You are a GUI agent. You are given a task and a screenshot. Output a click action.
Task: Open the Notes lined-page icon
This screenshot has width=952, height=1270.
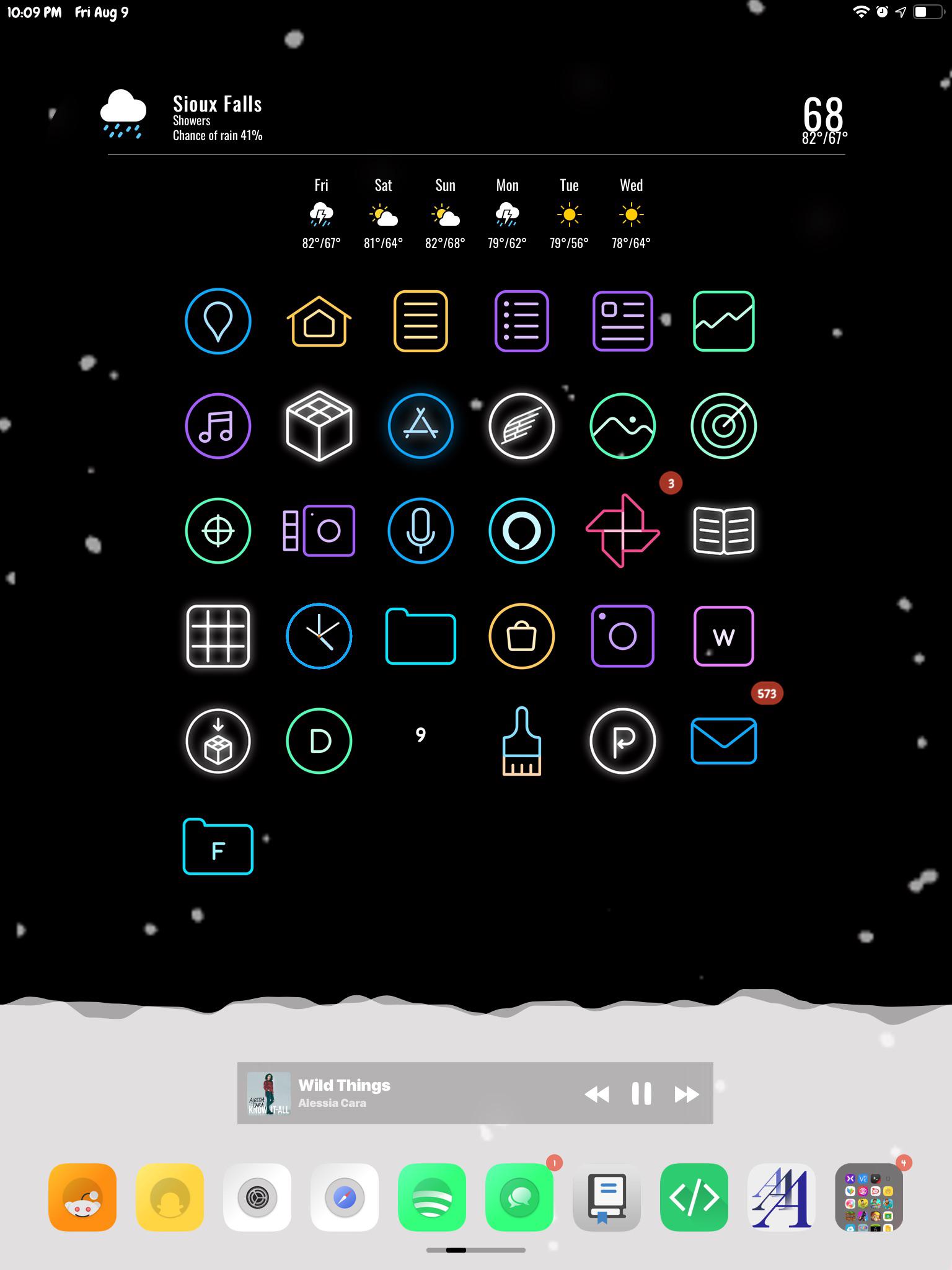click(x=420, y=321)
